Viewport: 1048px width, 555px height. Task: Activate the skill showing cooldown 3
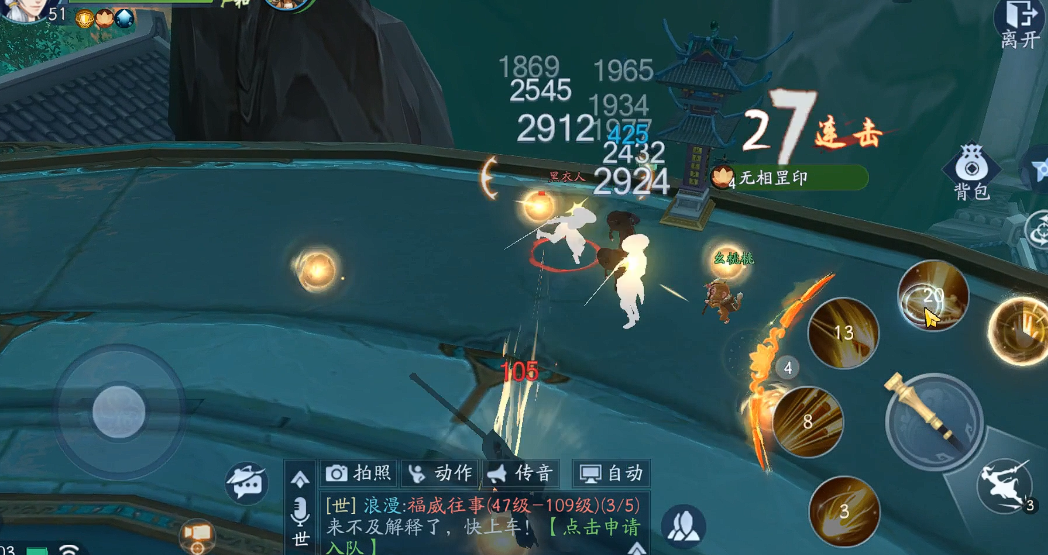click(x=843, y=511)
